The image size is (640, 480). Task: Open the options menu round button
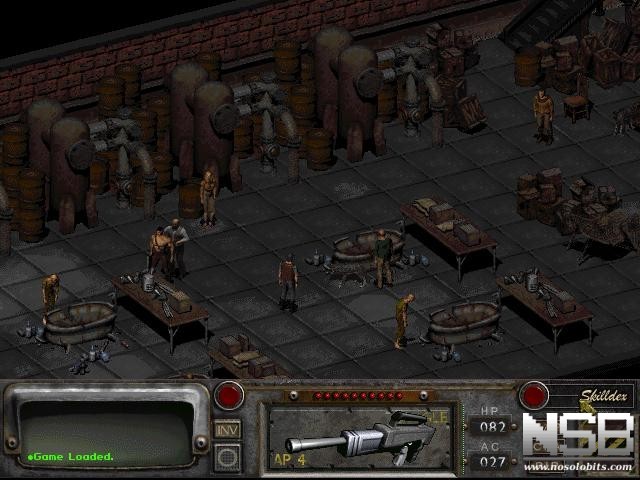point(227,458)
